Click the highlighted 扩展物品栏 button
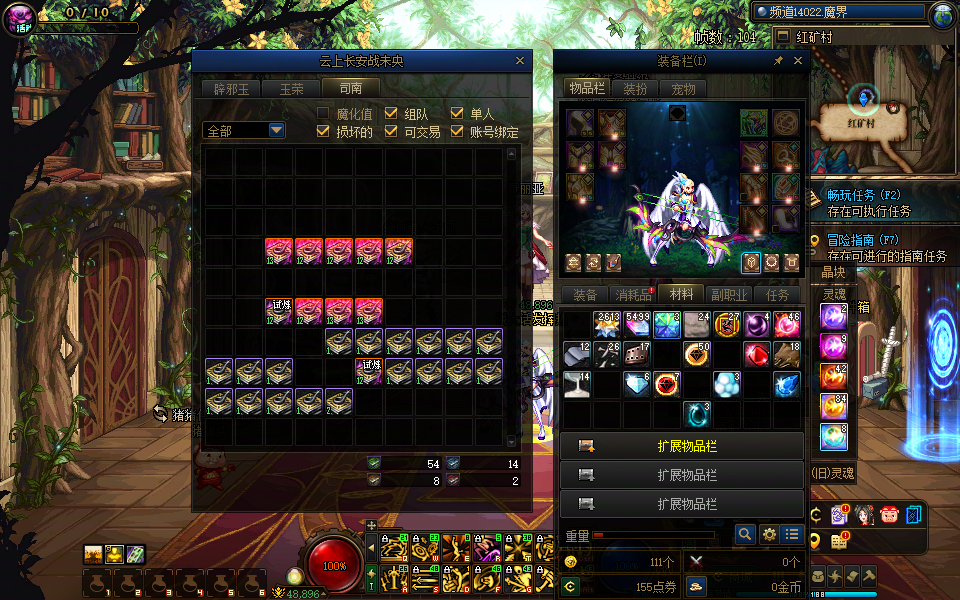 (x=682, y=446)
